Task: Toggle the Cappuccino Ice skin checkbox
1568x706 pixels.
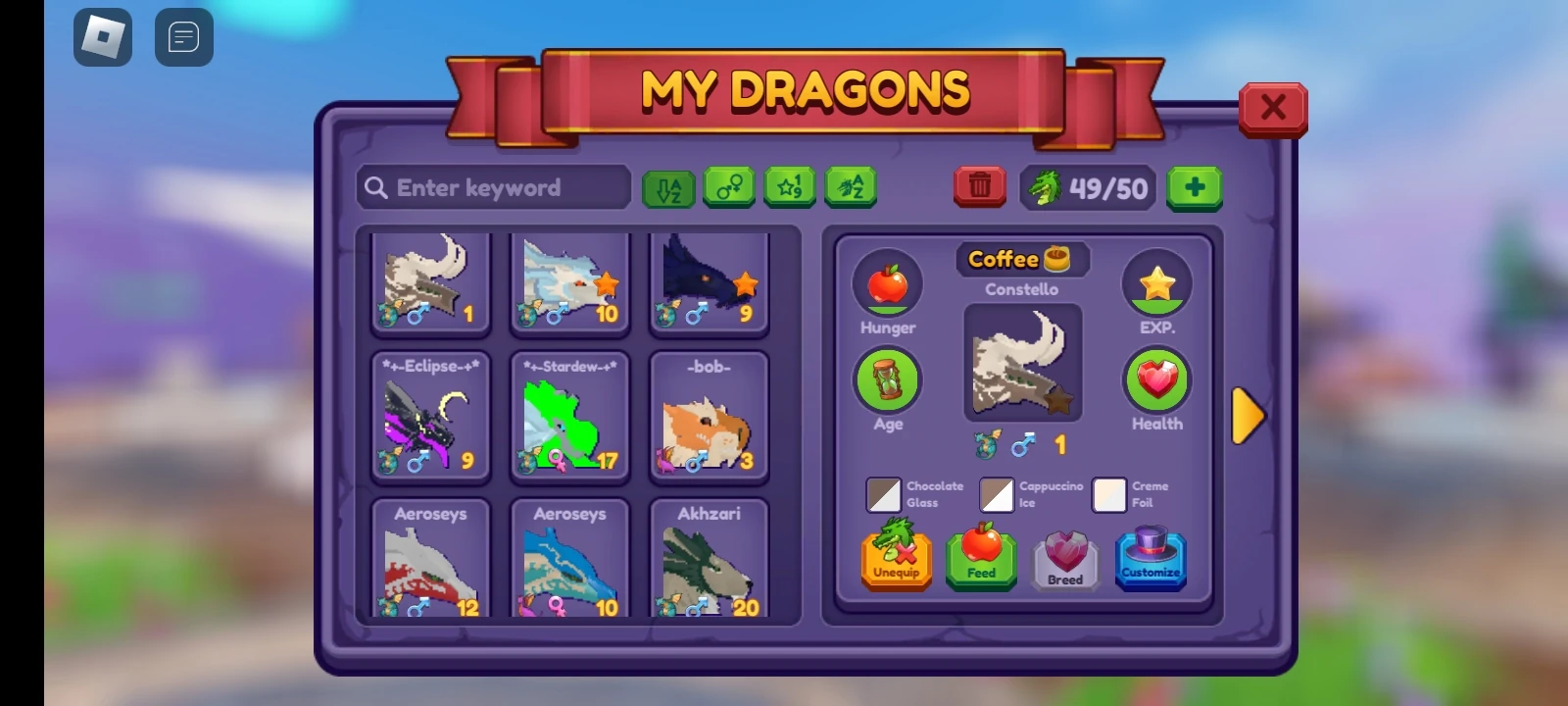Action: pyautogui.click(x=997, y=495)
